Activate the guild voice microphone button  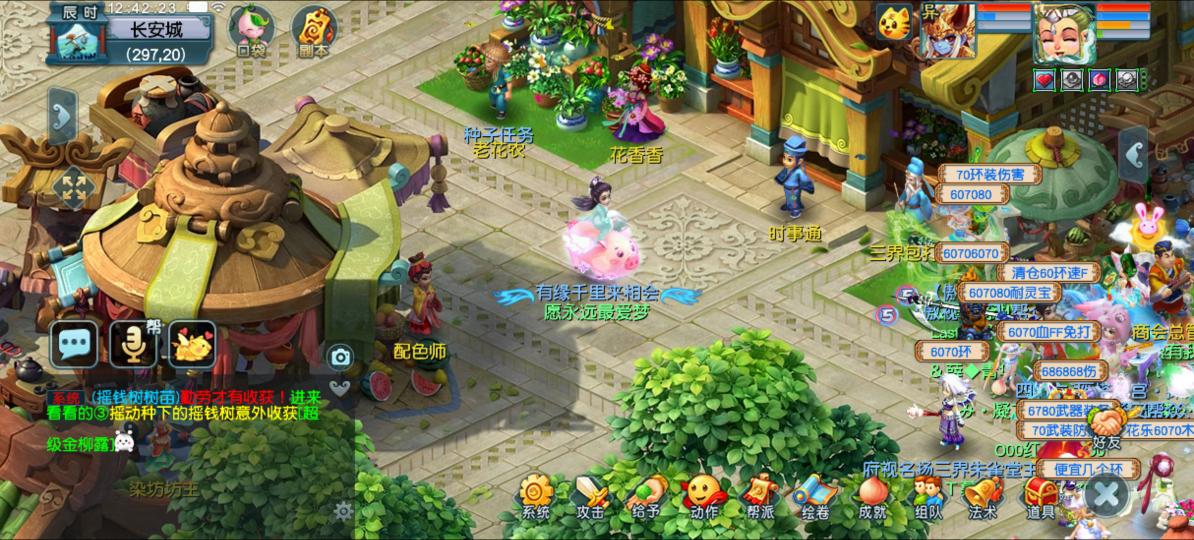(x=133, y=344)
